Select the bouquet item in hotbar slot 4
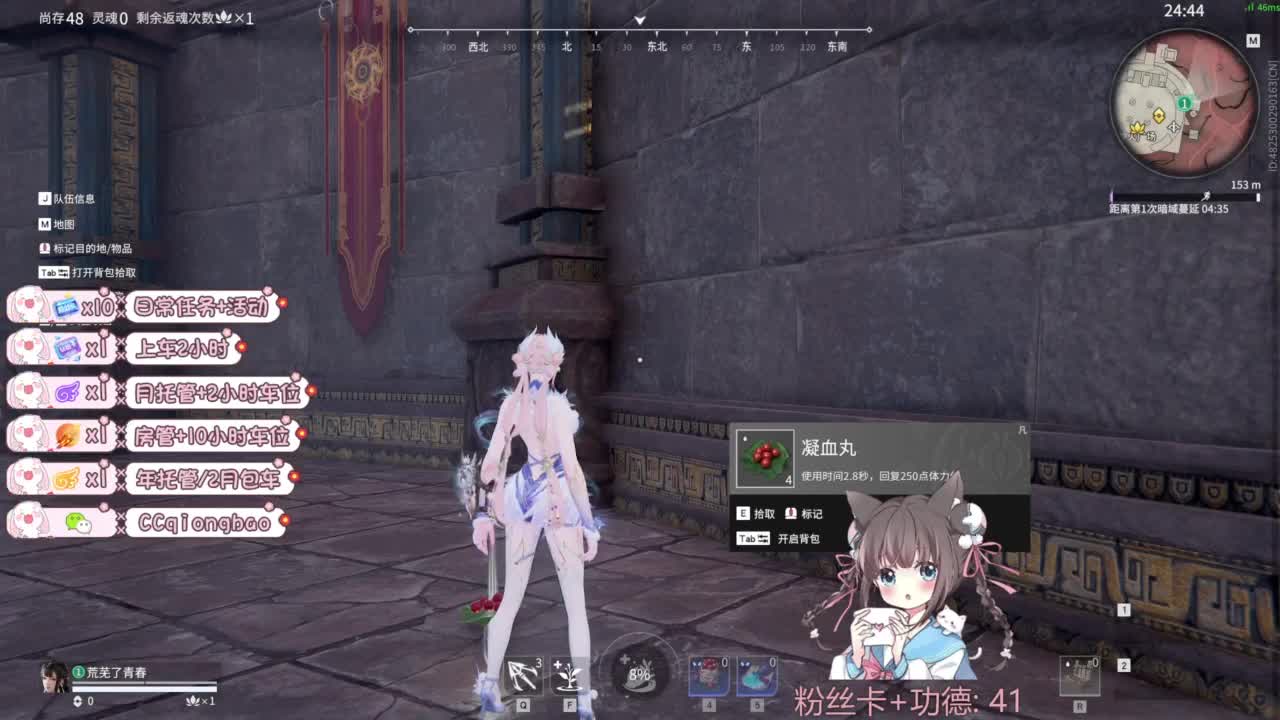 coord(710,675)
